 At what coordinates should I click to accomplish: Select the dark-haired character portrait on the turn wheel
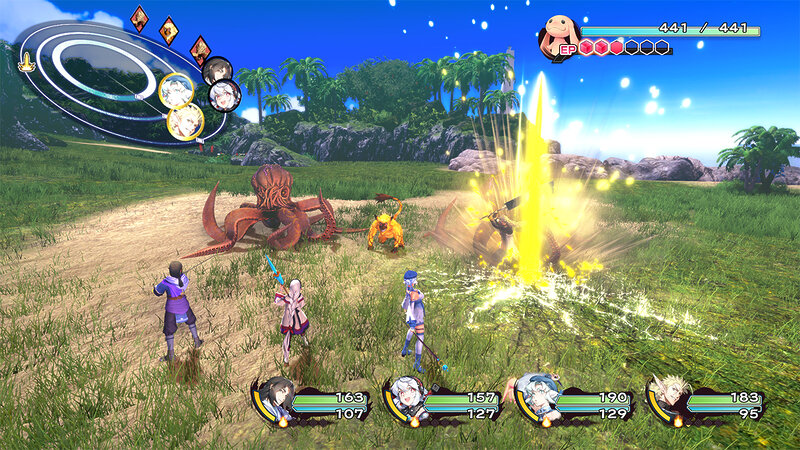(x=218, y=70)
